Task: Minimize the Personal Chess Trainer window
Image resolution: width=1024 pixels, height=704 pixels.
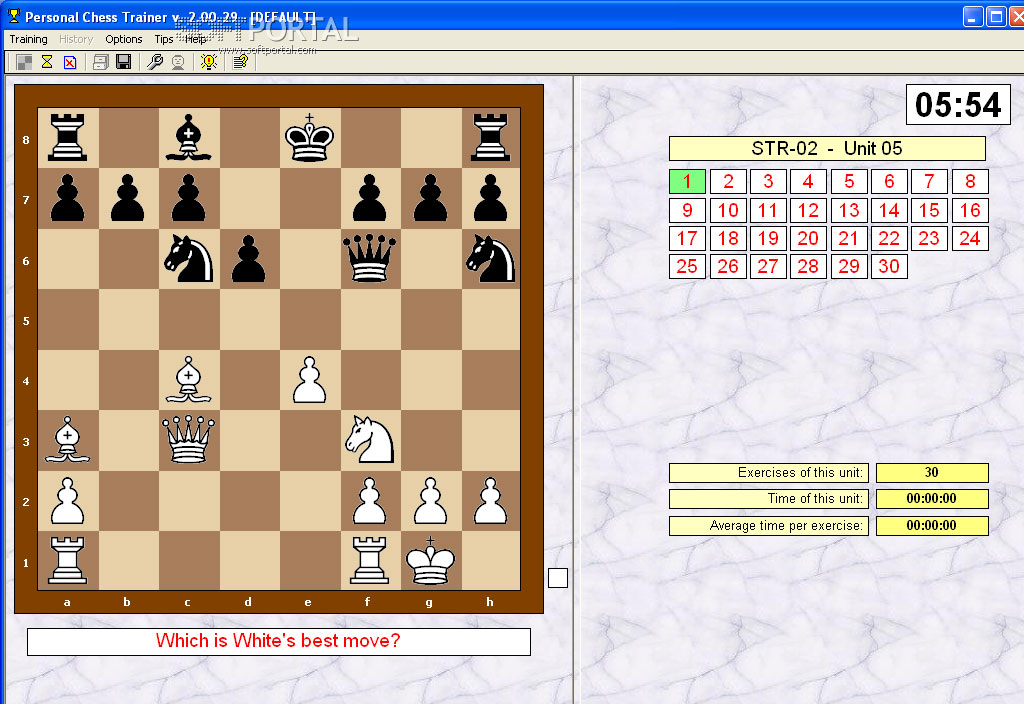Action: click(973, 16)
